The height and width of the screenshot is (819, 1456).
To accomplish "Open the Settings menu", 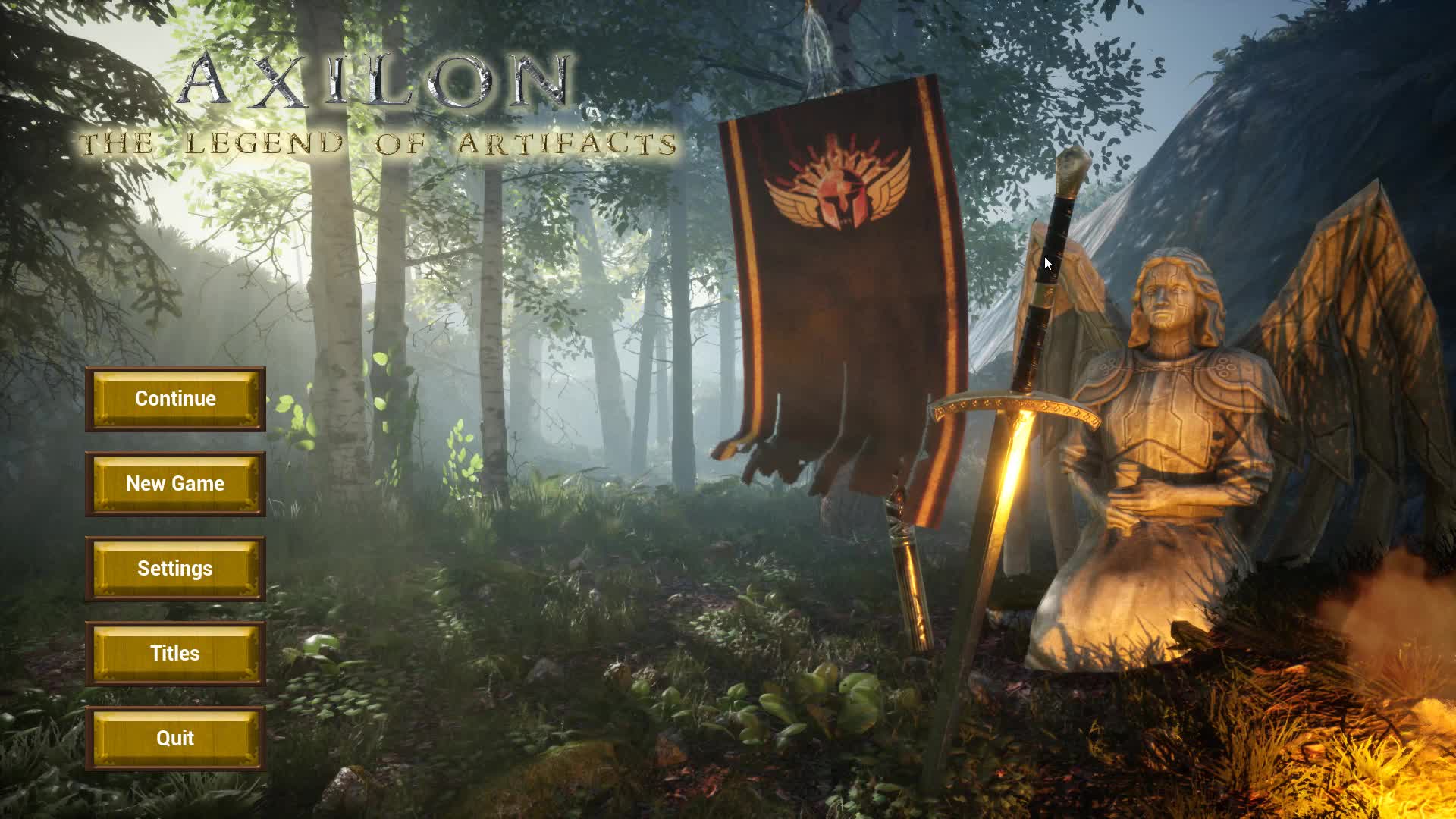I will 175,568.
